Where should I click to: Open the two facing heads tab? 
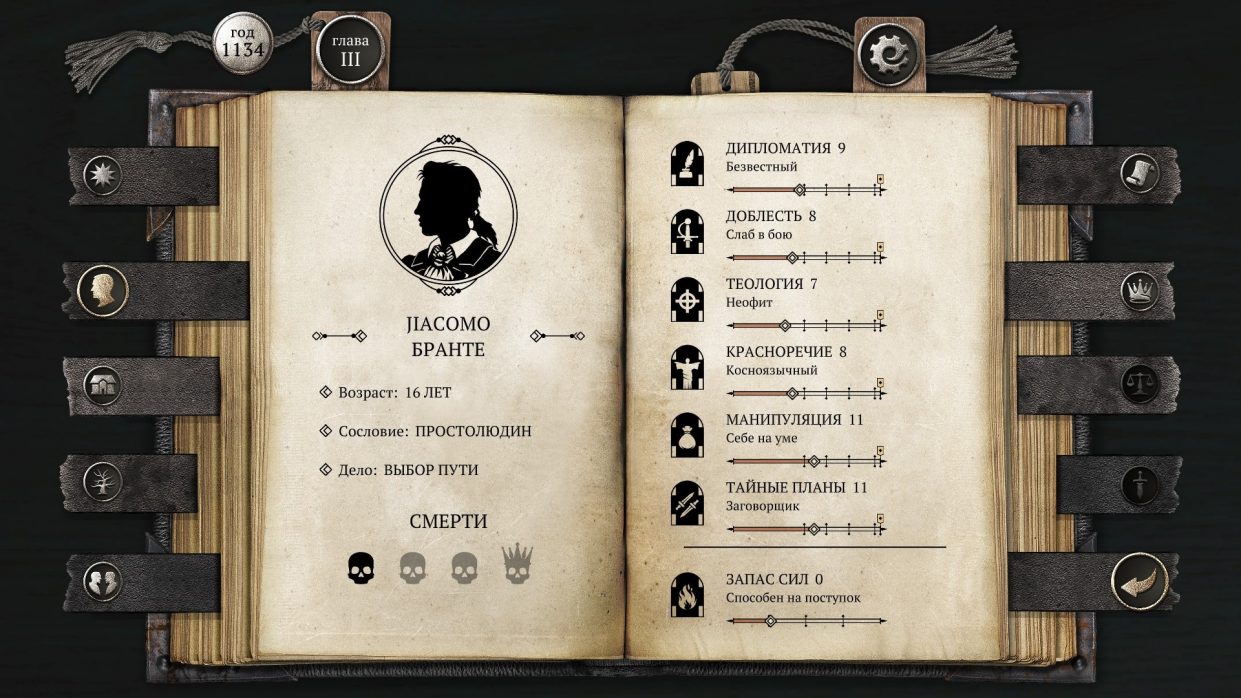pyautogui.click(x=103, y=581)
